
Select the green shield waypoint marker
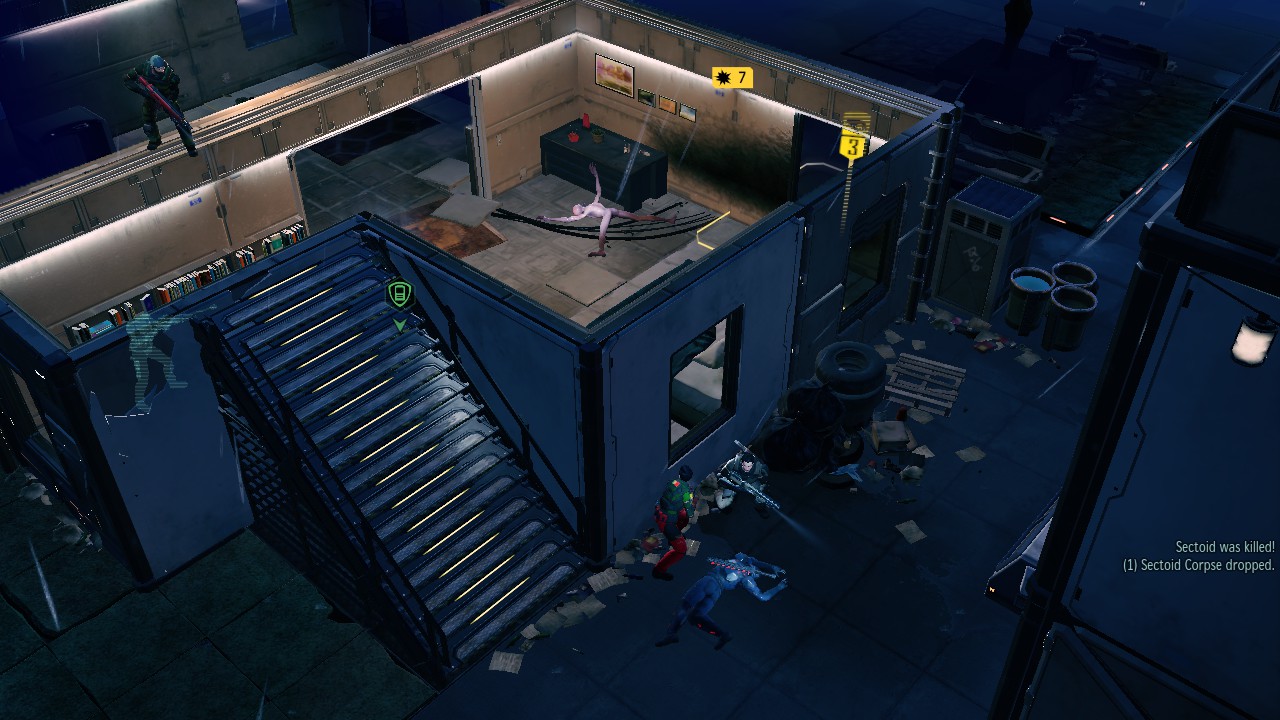399,295
